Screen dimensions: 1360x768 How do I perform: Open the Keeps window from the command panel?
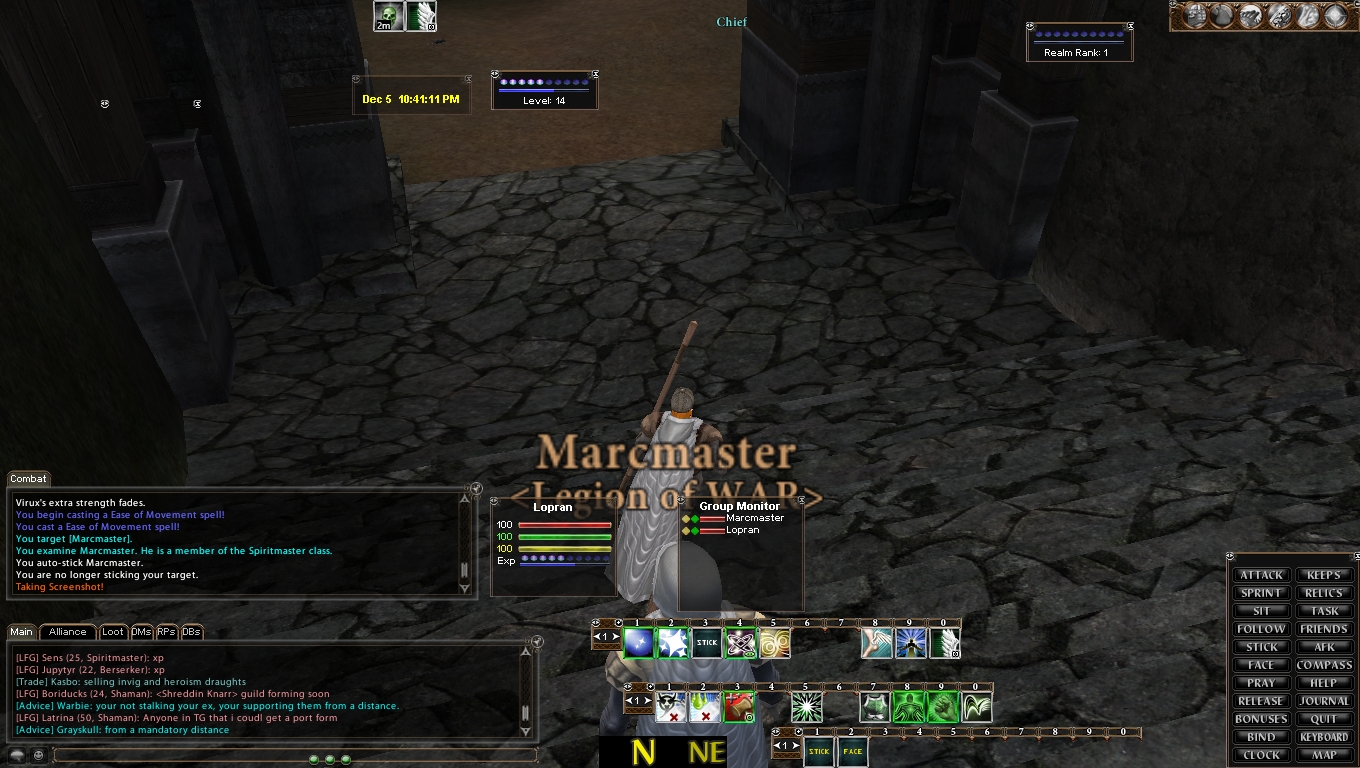(x=1324, y=575)
